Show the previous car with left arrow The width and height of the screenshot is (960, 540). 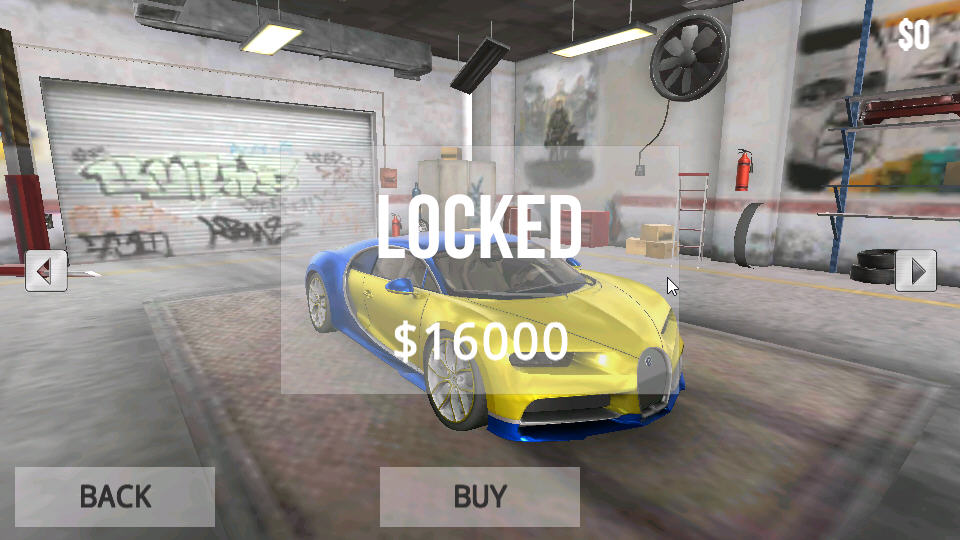pyautogui.click(x=46, y=270)
